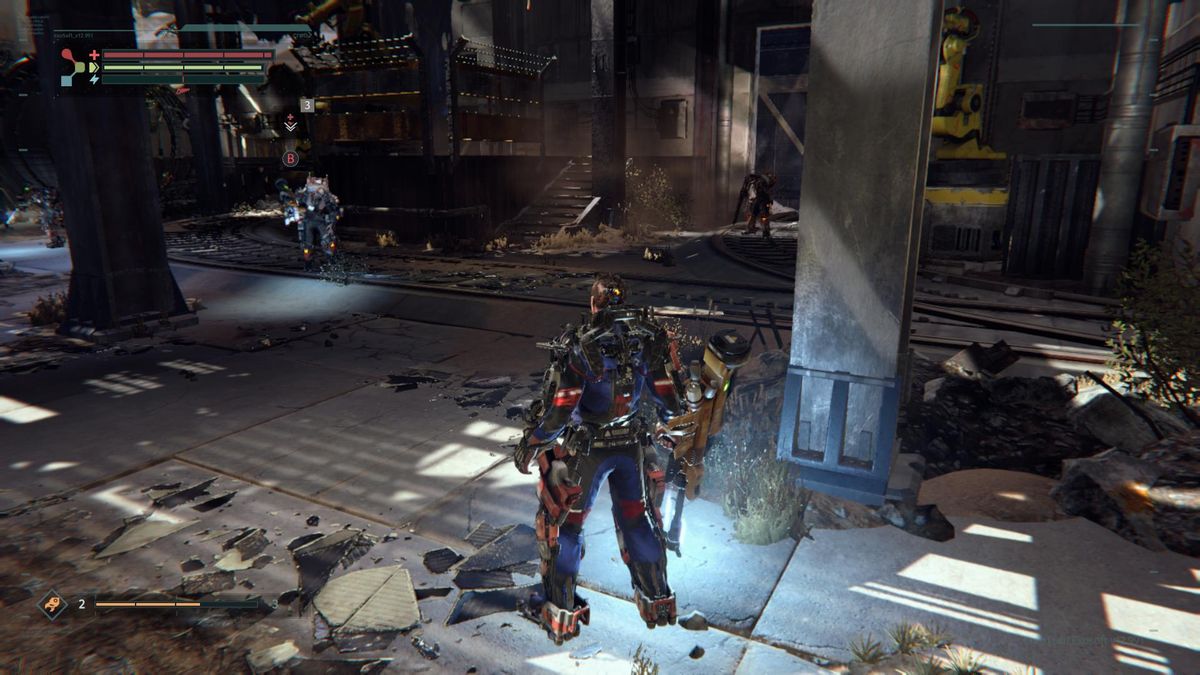The image size is (1200, 675).
Task: Select the healing injectable implant icon
Action: (x=291, y=123)
